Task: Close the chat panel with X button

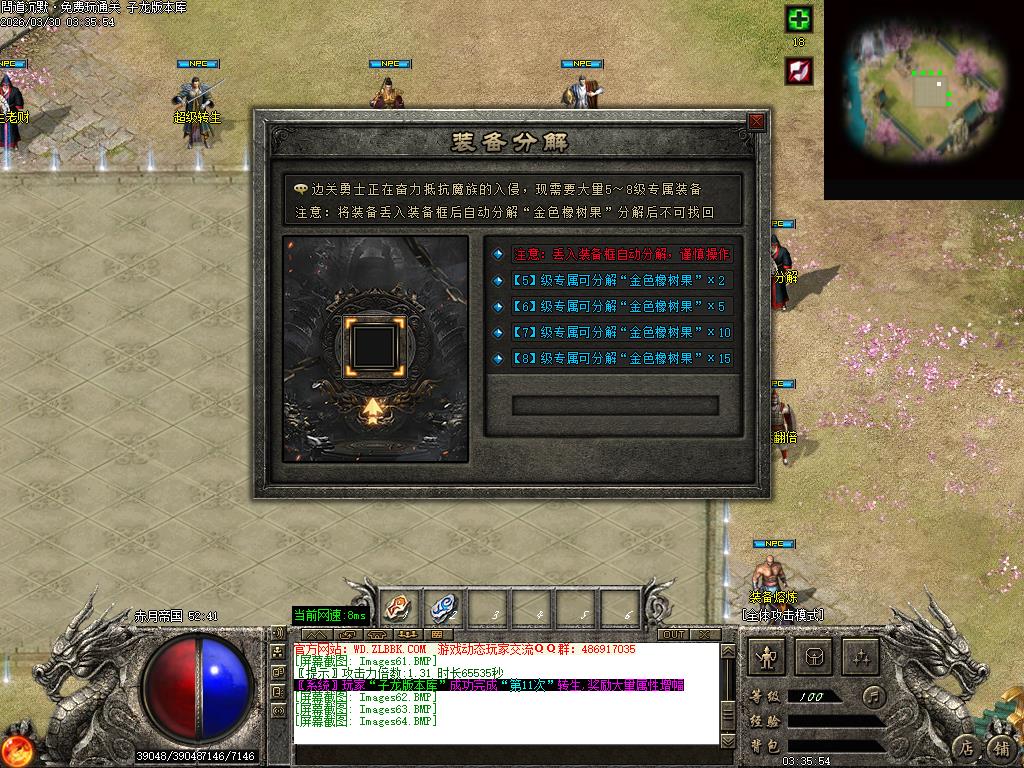Action: (704, 634)
